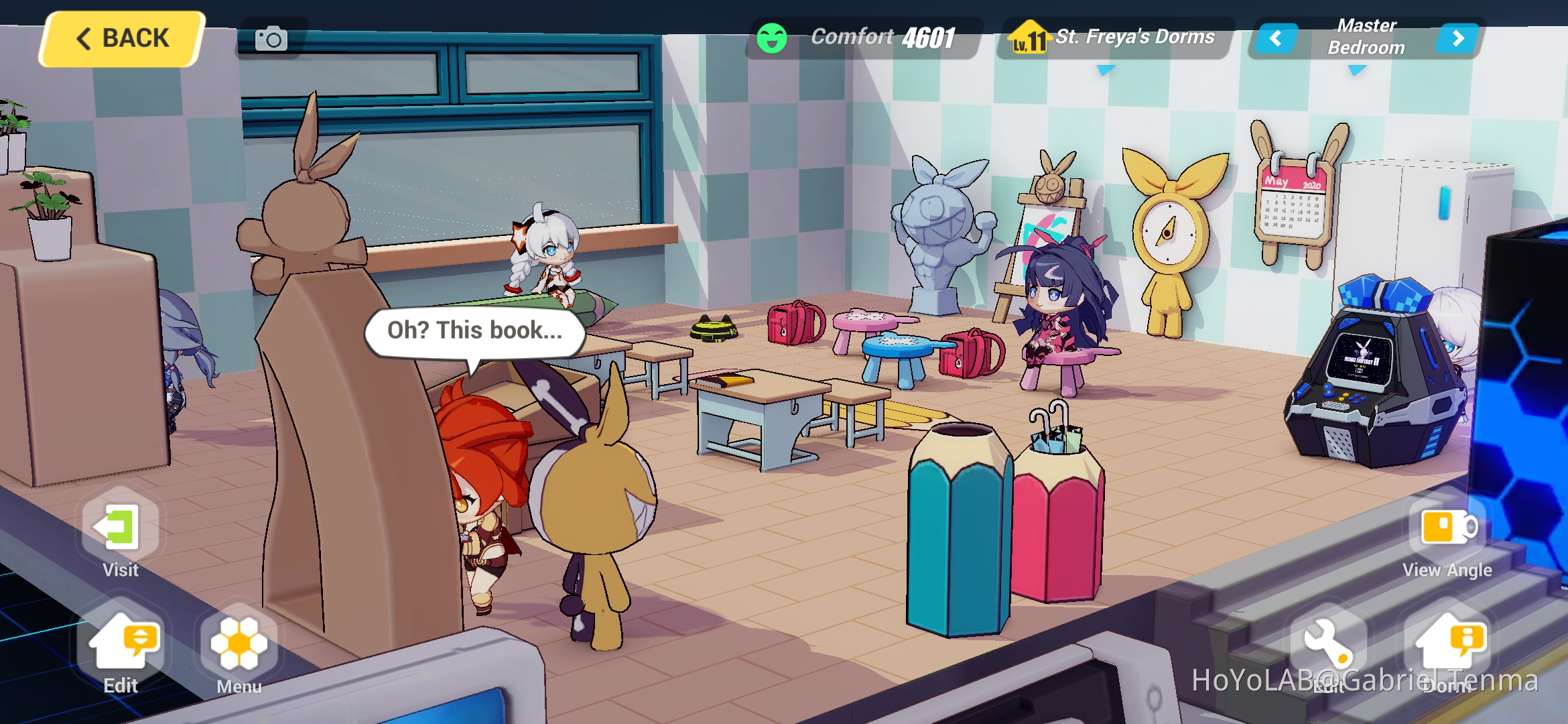The height and width of the screenshot is (724, 1568).
Task: Select the Master Bedroom room label
Action: (1366, 37)
